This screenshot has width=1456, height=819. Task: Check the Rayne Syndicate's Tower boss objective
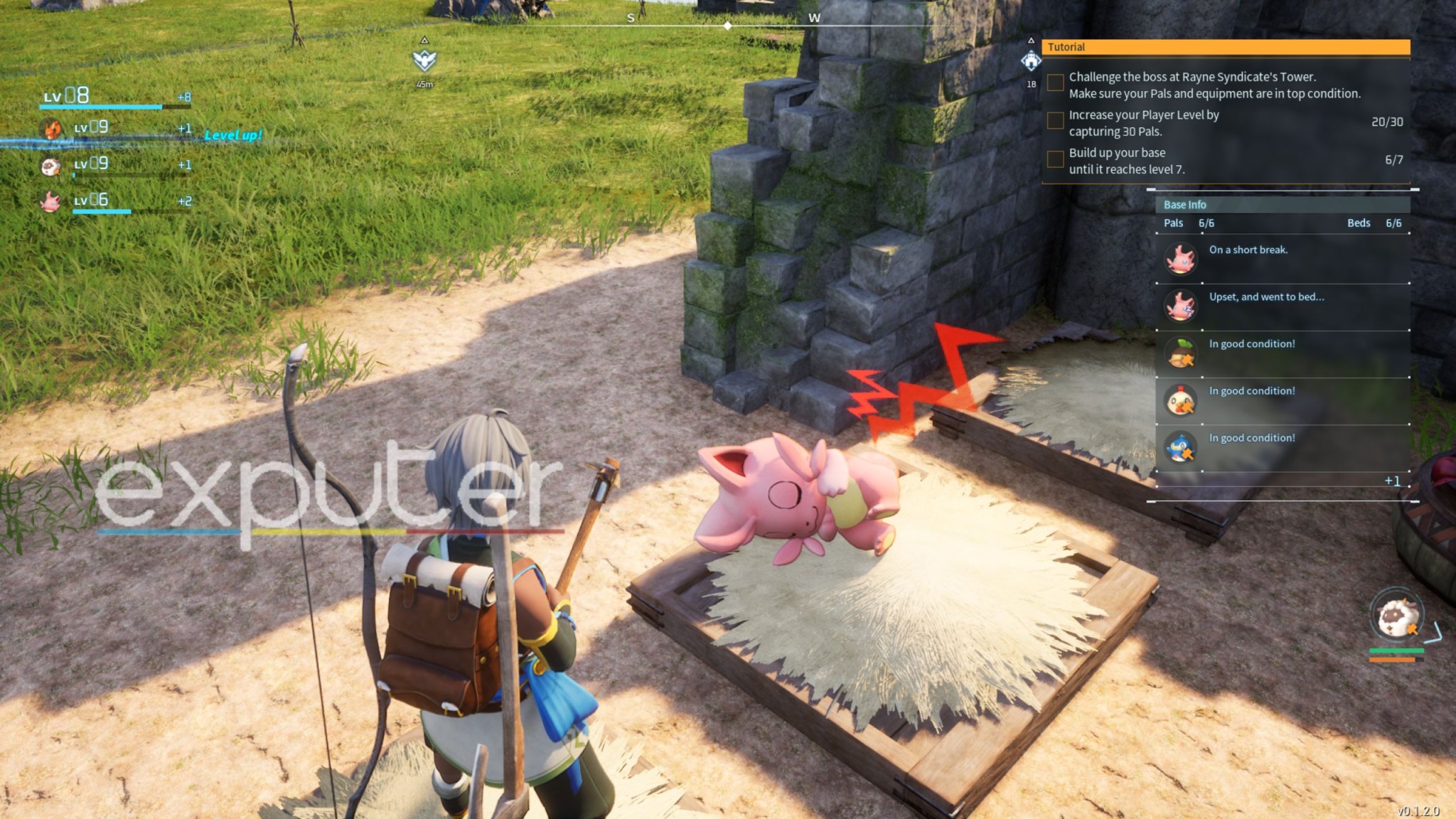(x=1055, y=84)
